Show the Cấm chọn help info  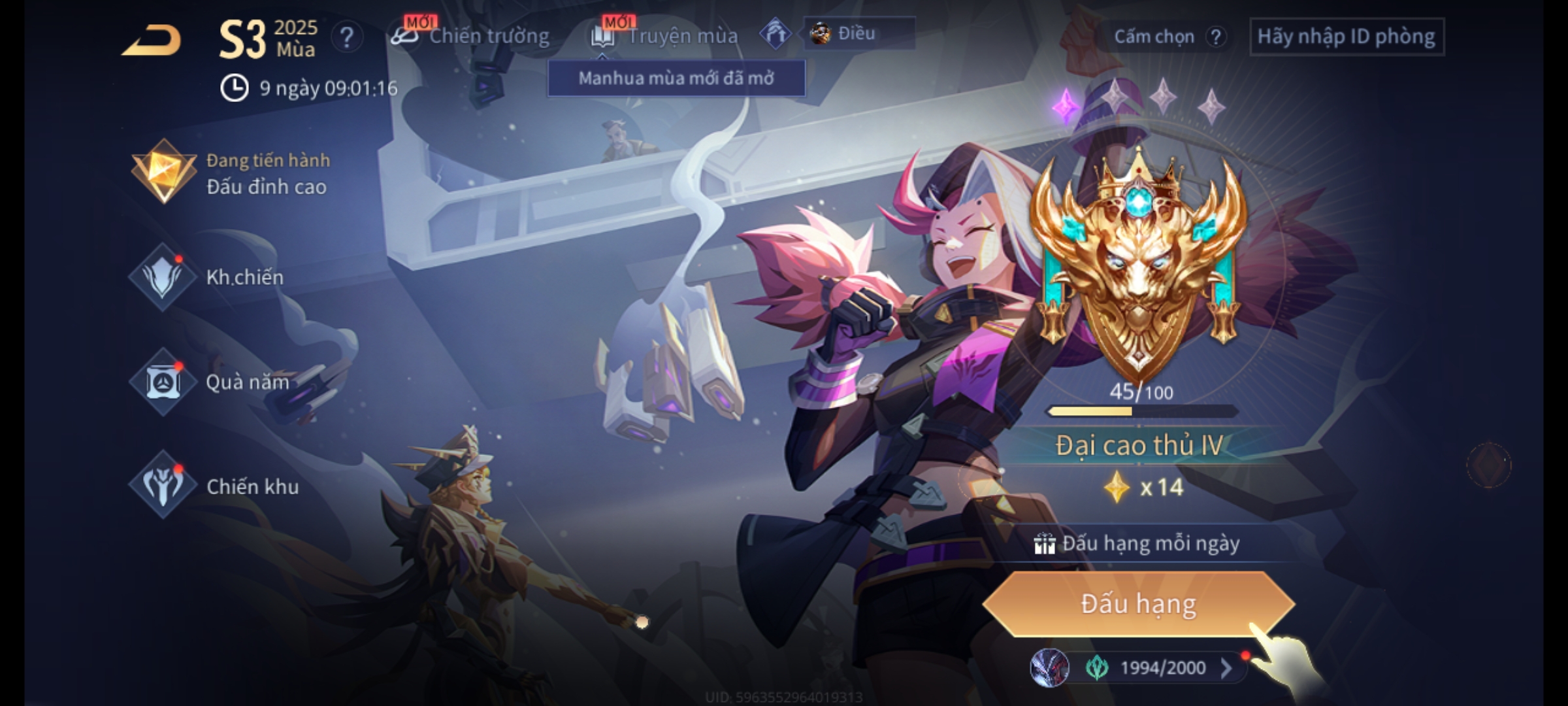[1215, 37]
